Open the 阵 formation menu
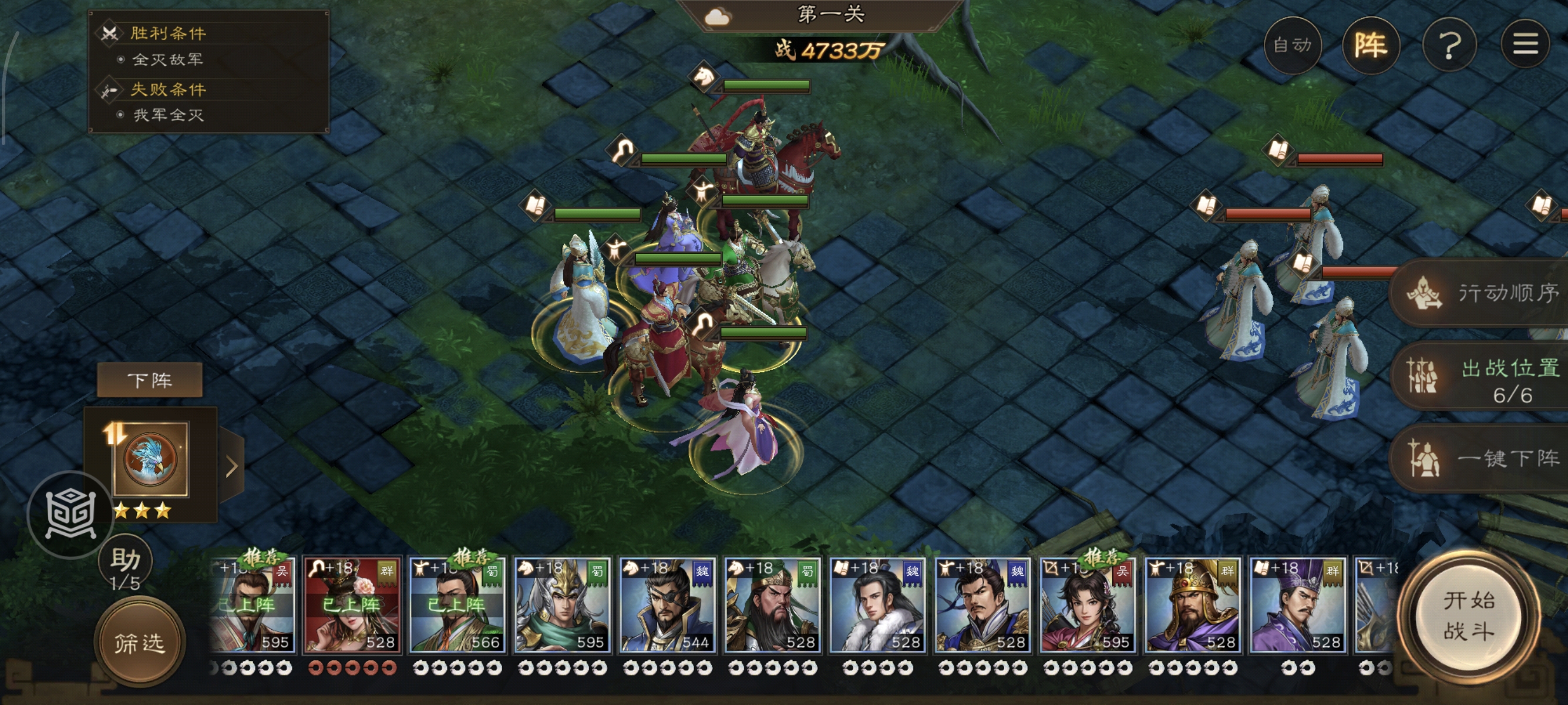This screenshot has width=1568, height=705. (1370, 45)
